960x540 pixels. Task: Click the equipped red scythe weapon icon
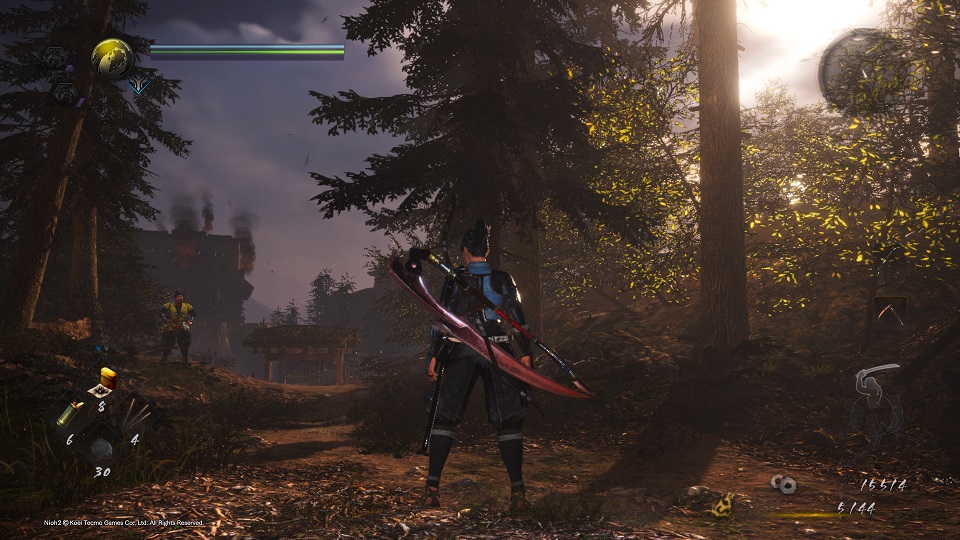890,311
